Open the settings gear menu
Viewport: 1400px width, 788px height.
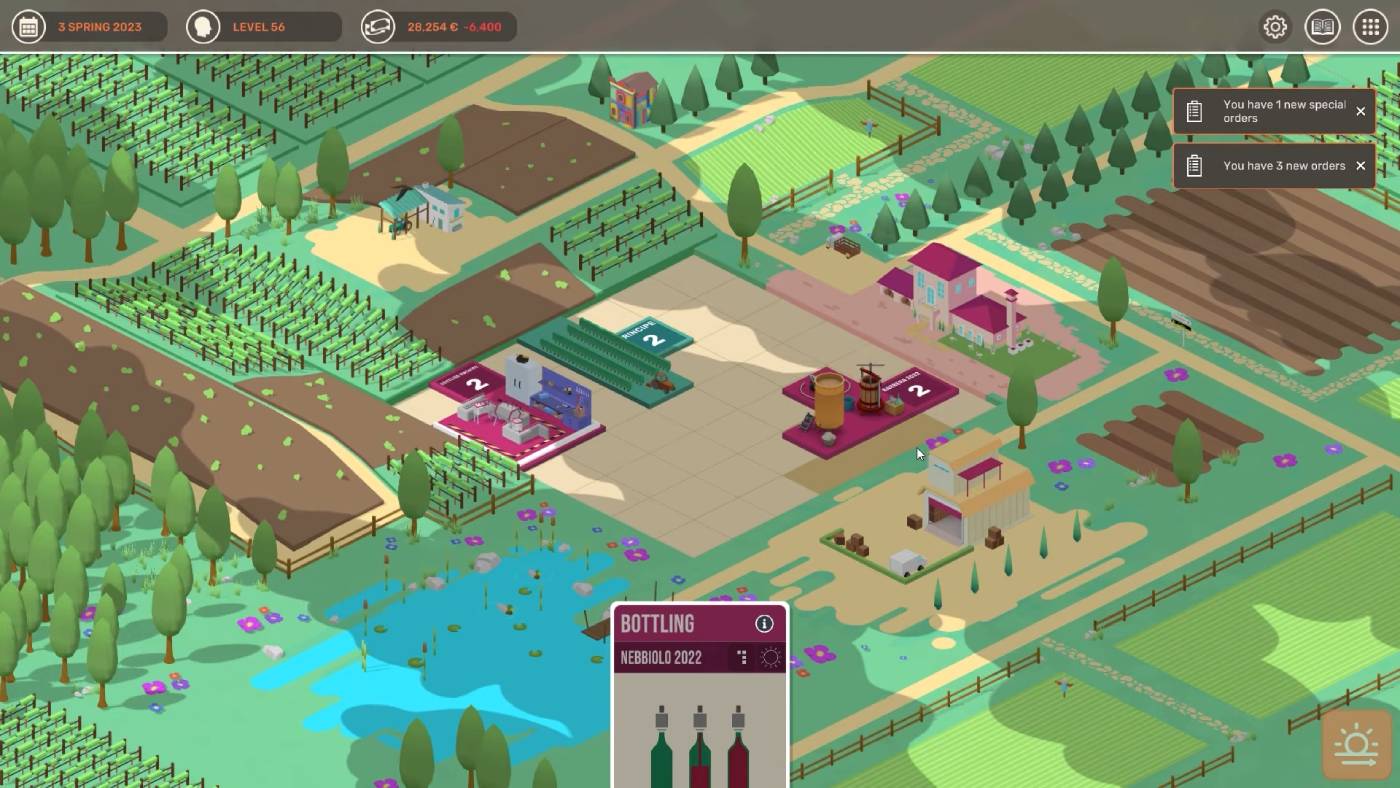point(1275,27)
